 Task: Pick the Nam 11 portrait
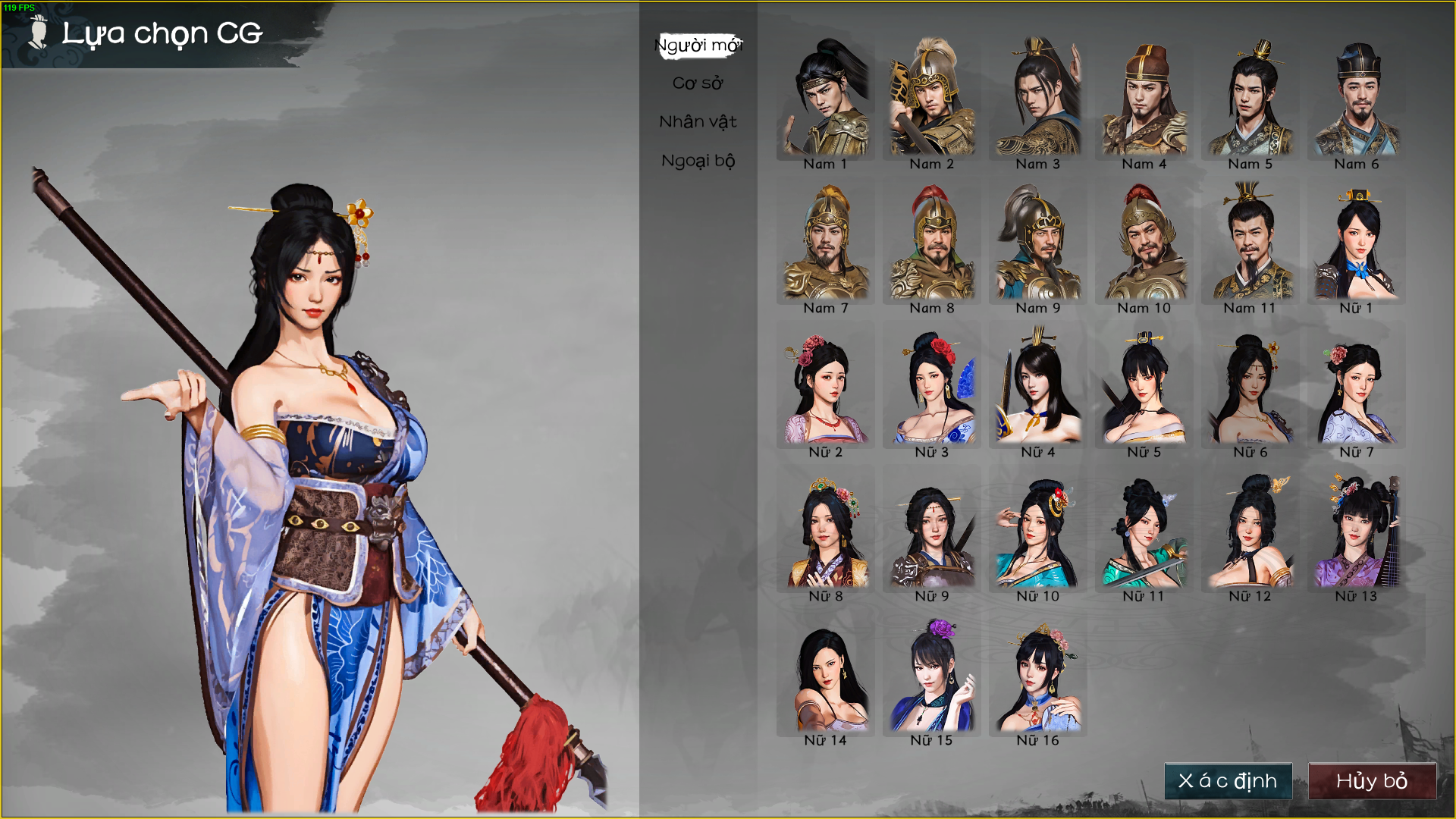[x=1250, y=243]
